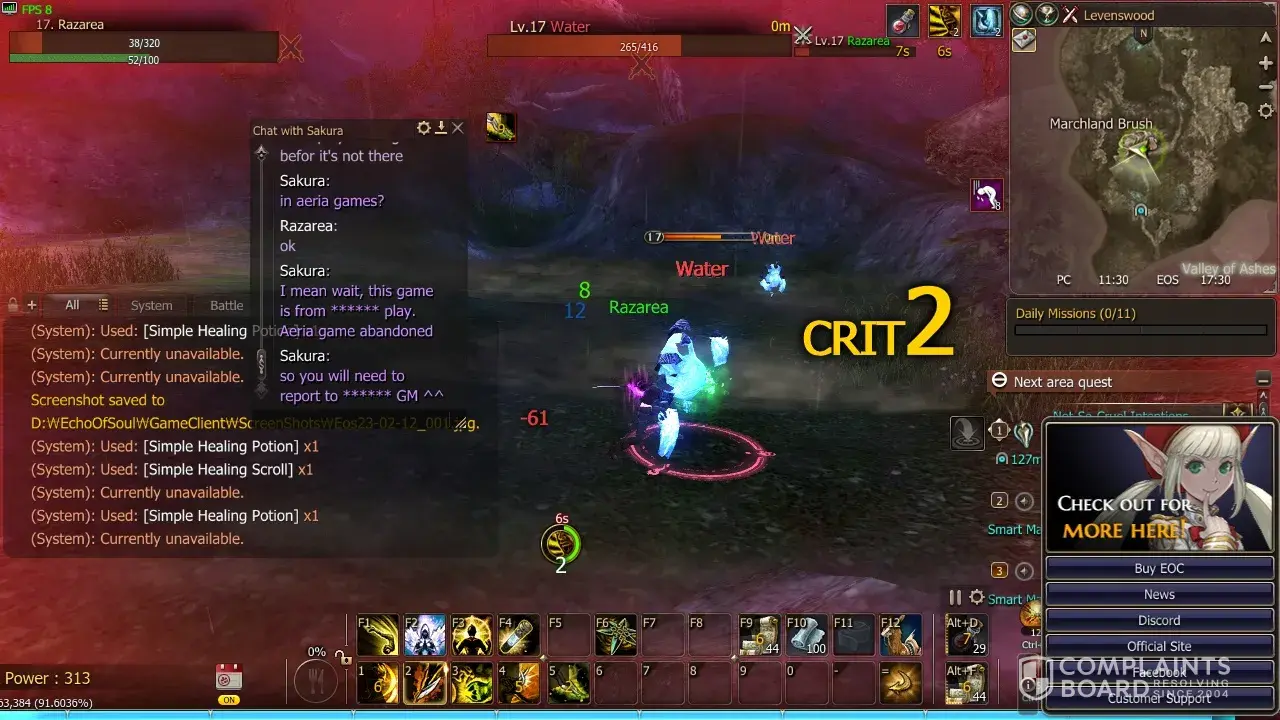Switch to the System chat tab

pos(151,305)
